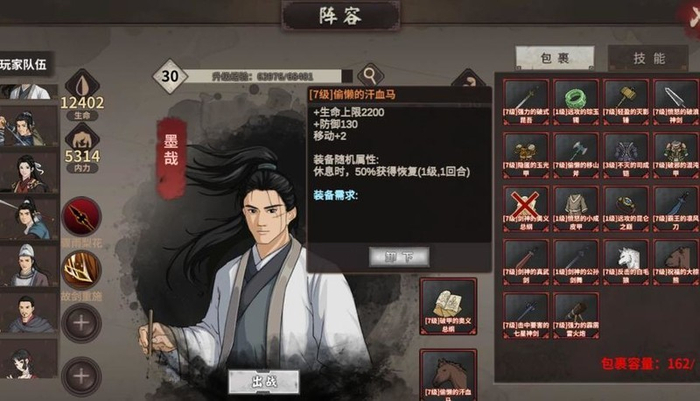The image size is (700, 401).
Task: Open the 技能 skills tab
Action: coord(647,58)
